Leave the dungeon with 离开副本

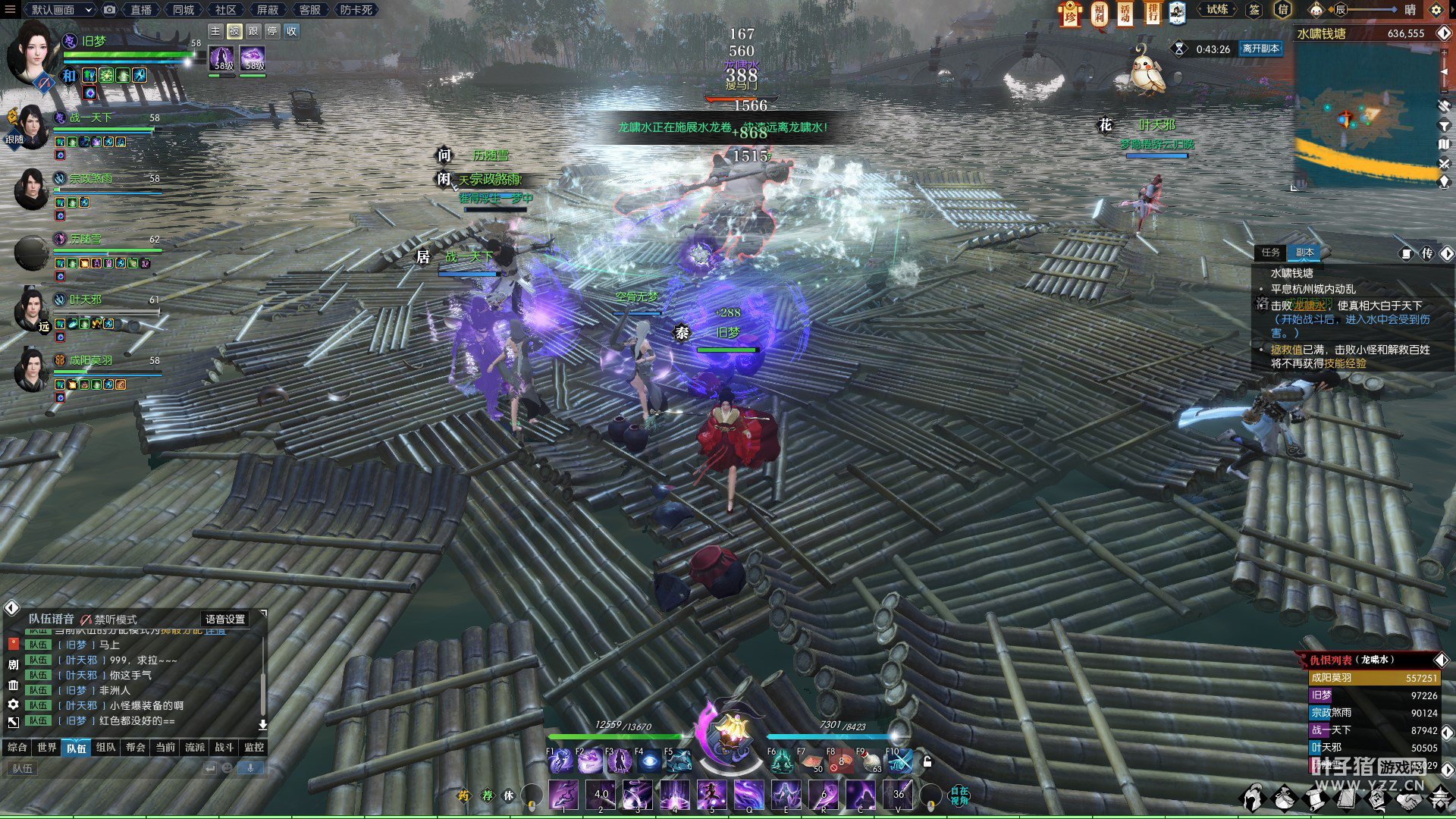pos(1260,49)
